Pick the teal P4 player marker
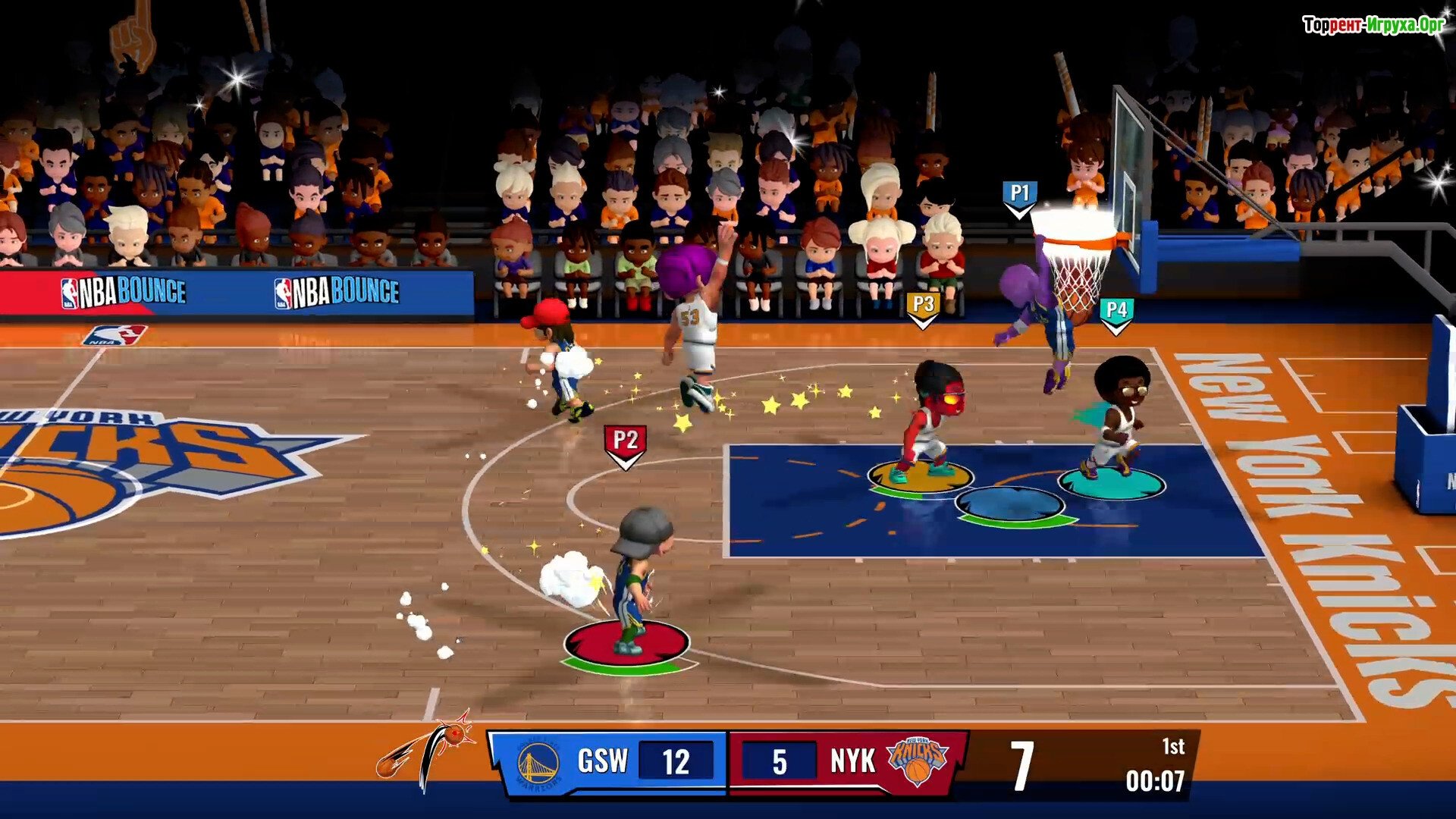1456x819 pixels. click(1116, 312)
